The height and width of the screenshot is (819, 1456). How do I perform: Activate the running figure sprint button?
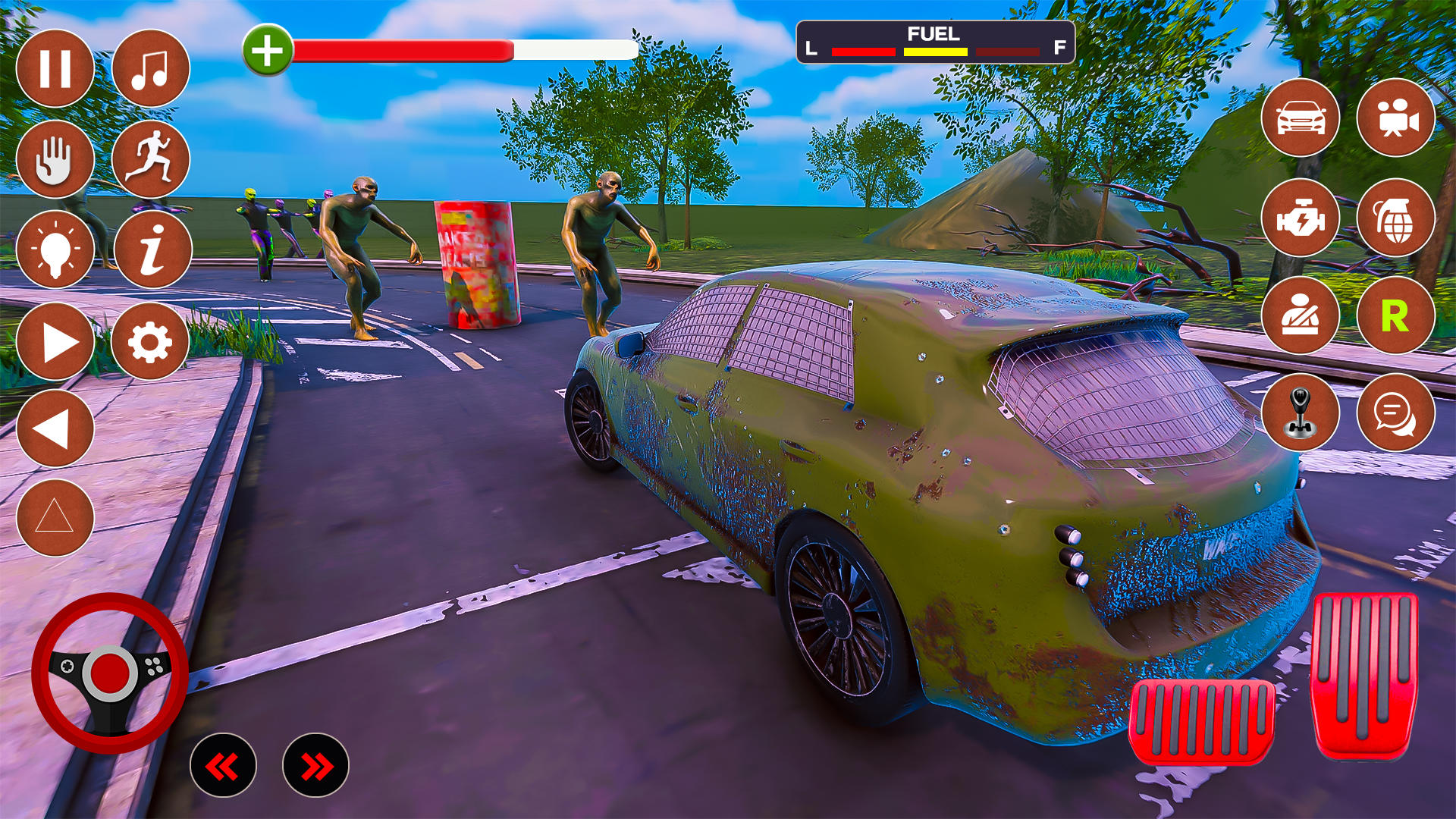150,159
